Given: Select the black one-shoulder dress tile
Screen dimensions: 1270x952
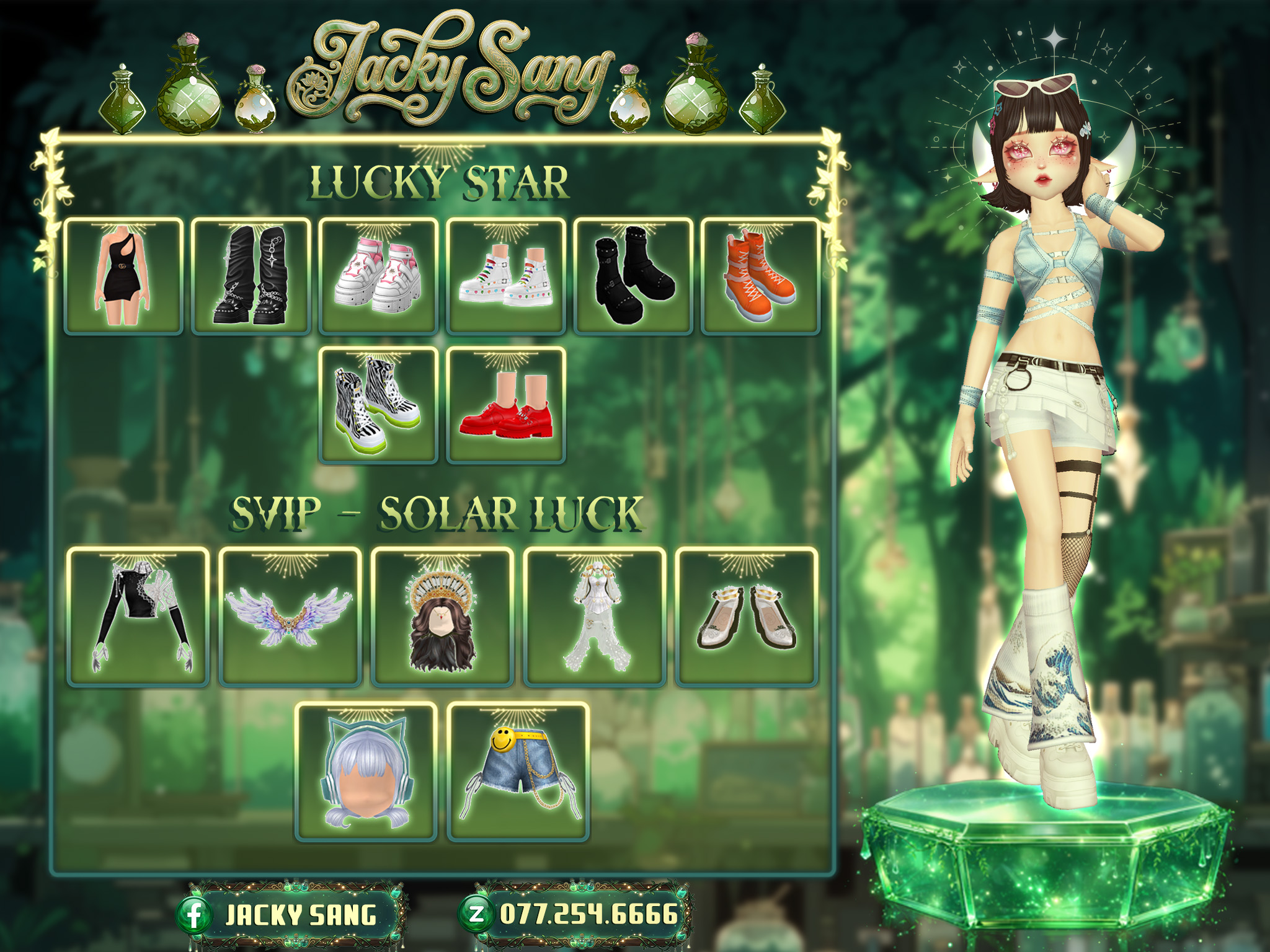Looking at the screenshot, I should point(123,276).
